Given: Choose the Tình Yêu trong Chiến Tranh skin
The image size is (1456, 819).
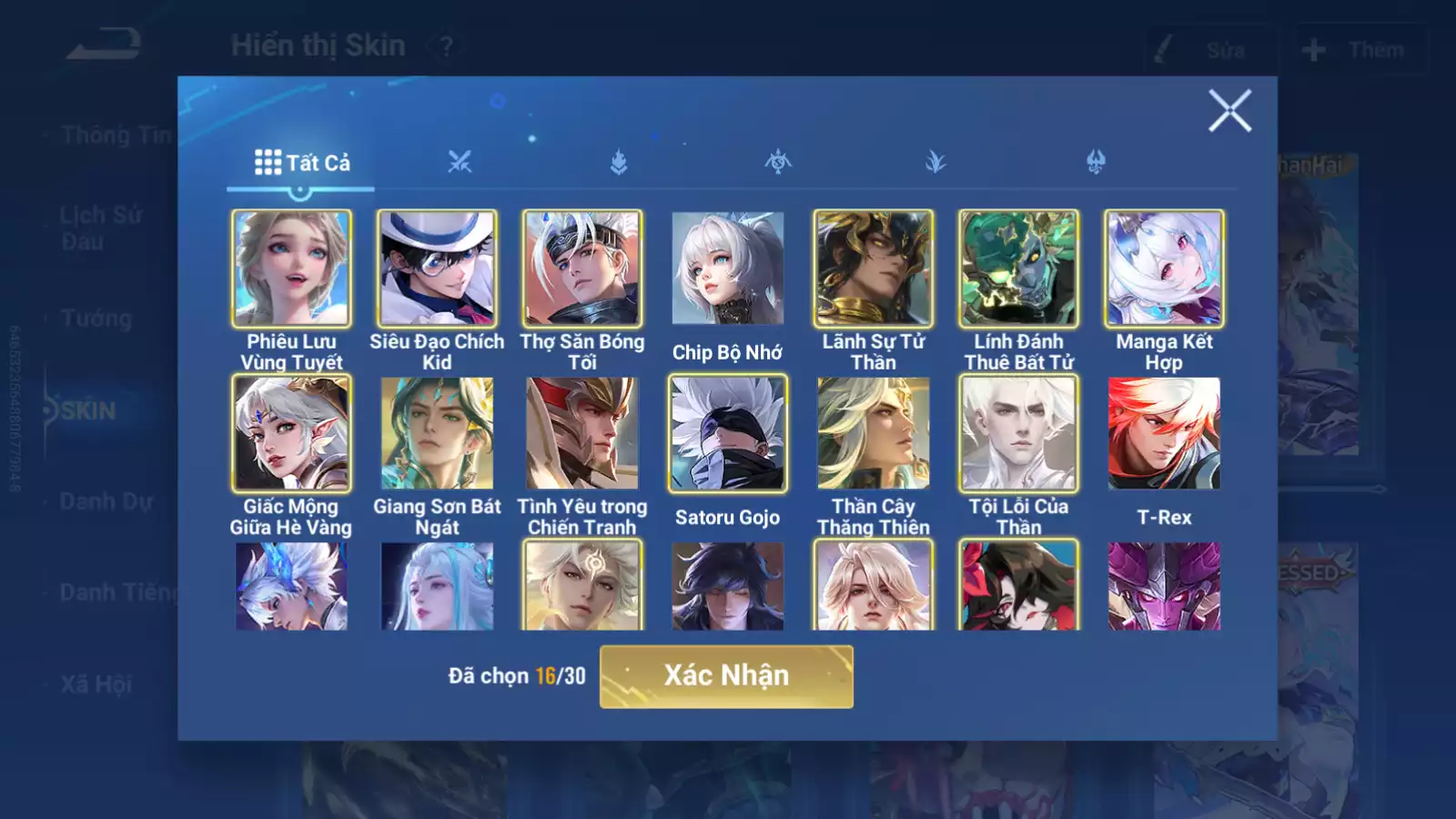Looking at the screenshot, I should pos(582,433).
